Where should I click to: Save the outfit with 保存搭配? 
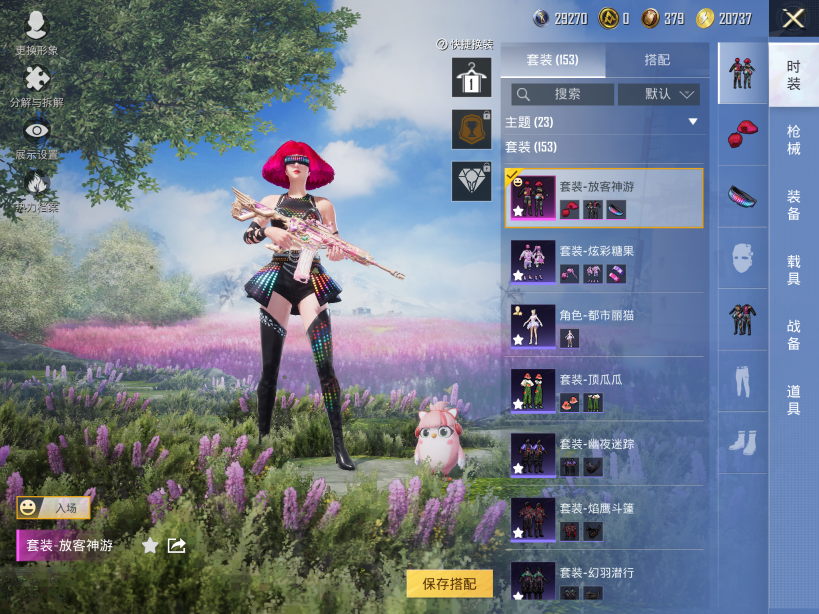(450, 584)
